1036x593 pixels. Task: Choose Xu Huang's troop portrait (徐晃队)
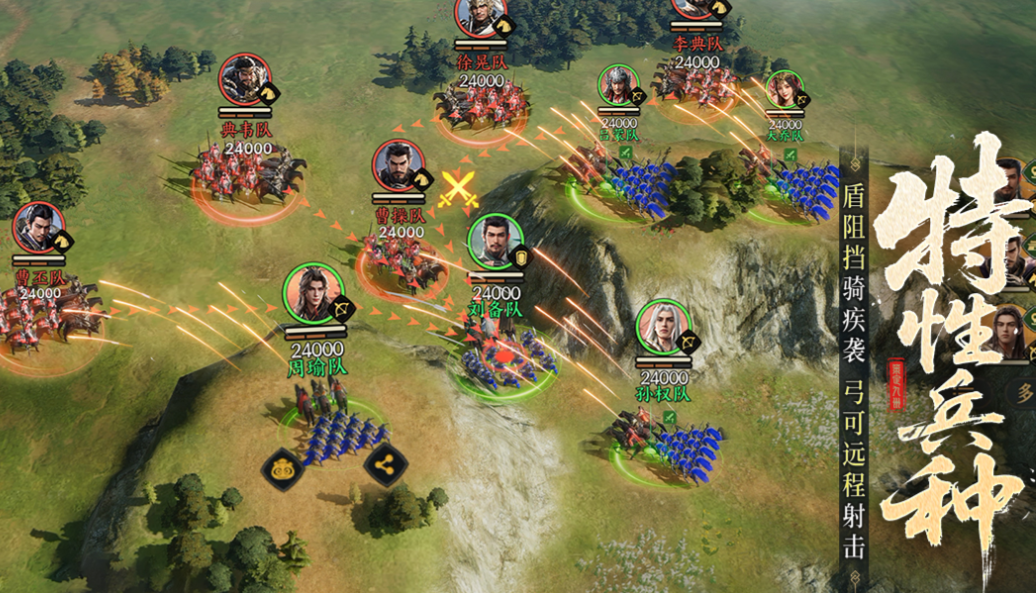[480, 15]
